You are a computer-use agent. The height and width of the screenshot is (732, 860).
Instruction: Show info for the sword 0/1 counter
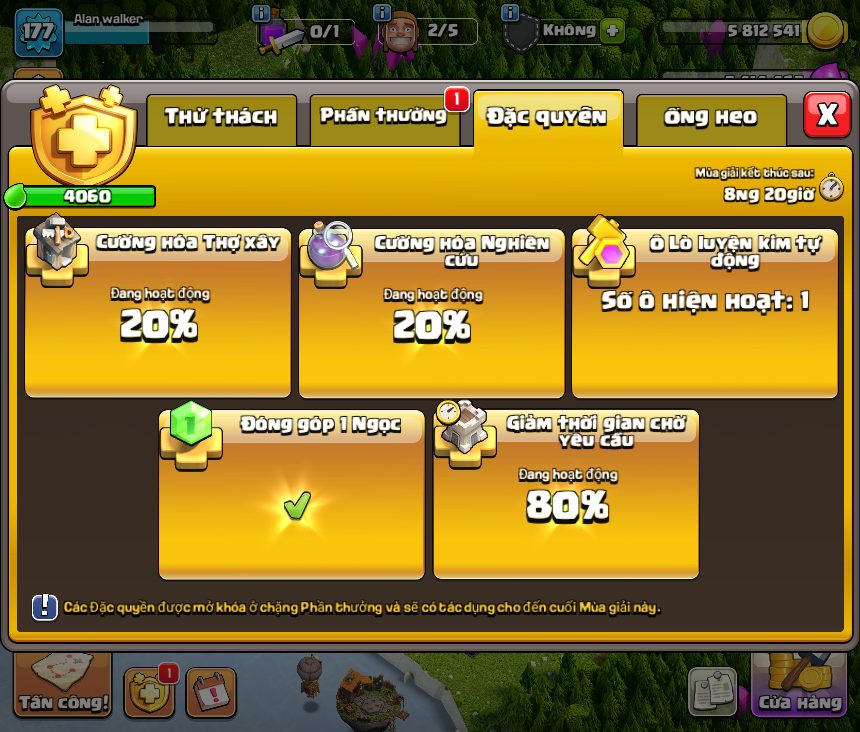point(262,14)
